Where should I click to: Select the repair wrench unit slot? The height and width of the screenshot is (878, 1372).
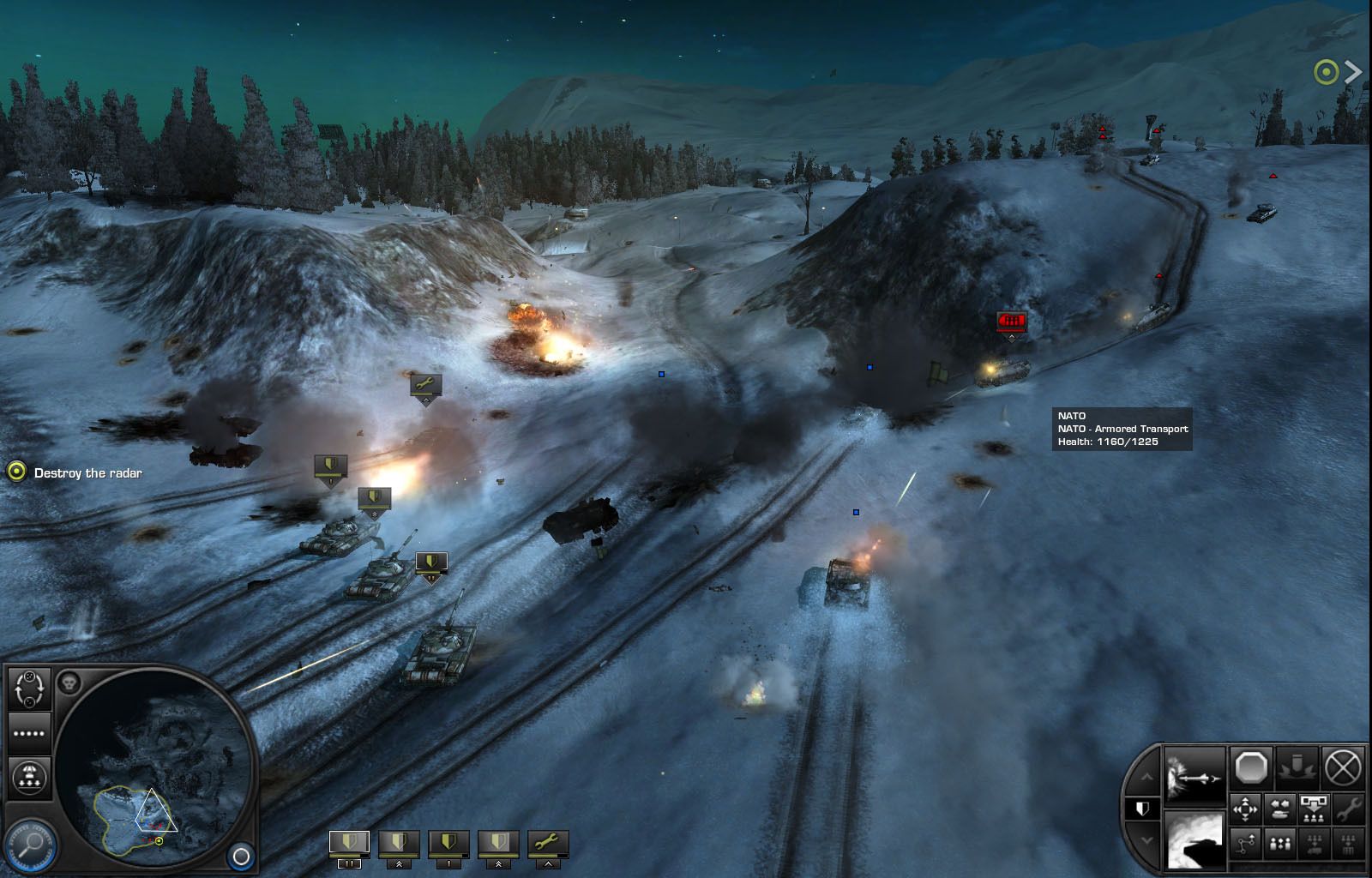tap(547, 843)
